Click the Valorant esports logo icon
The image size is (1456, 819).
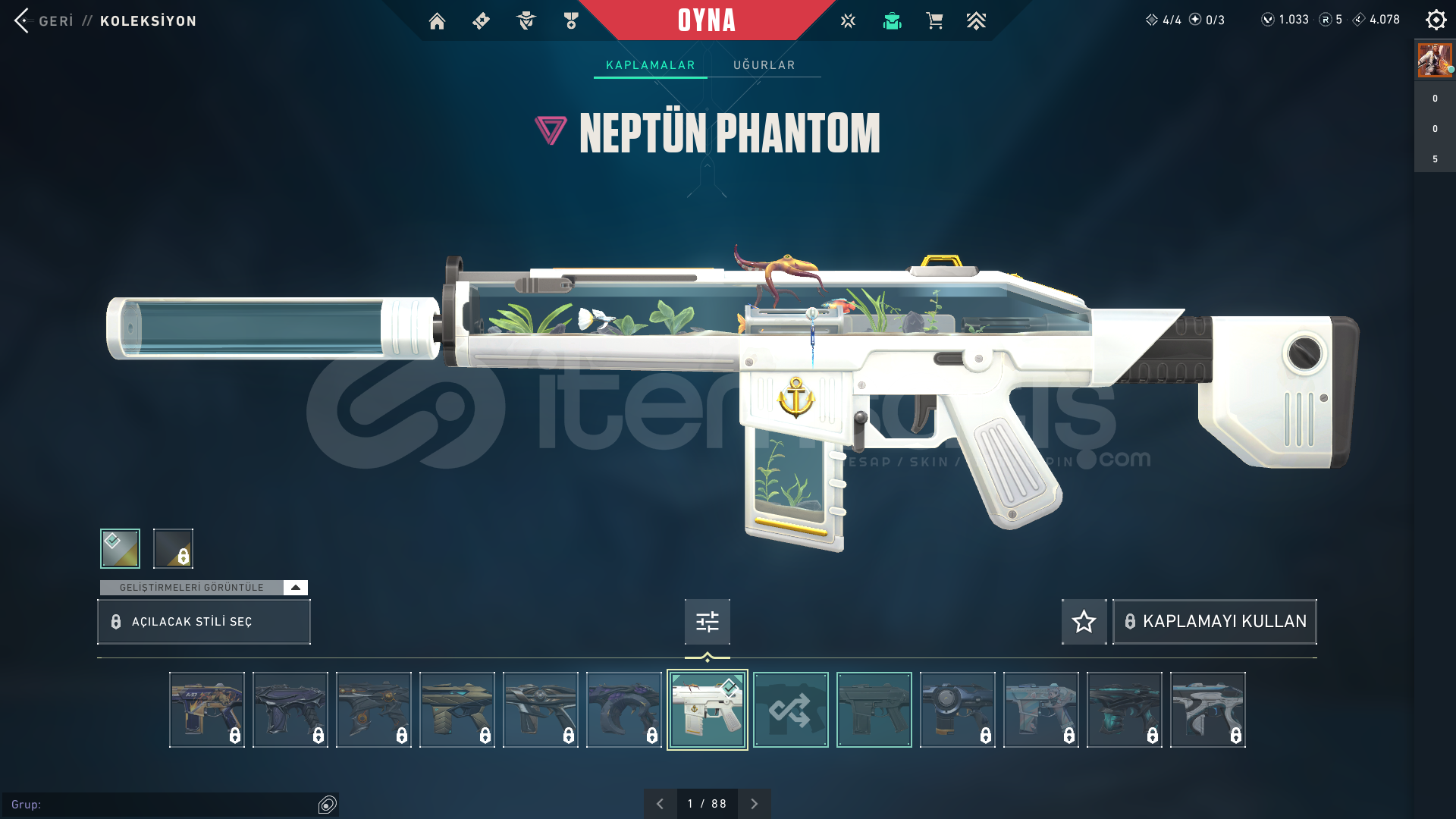pyautogui.click(x=847, y=21)
